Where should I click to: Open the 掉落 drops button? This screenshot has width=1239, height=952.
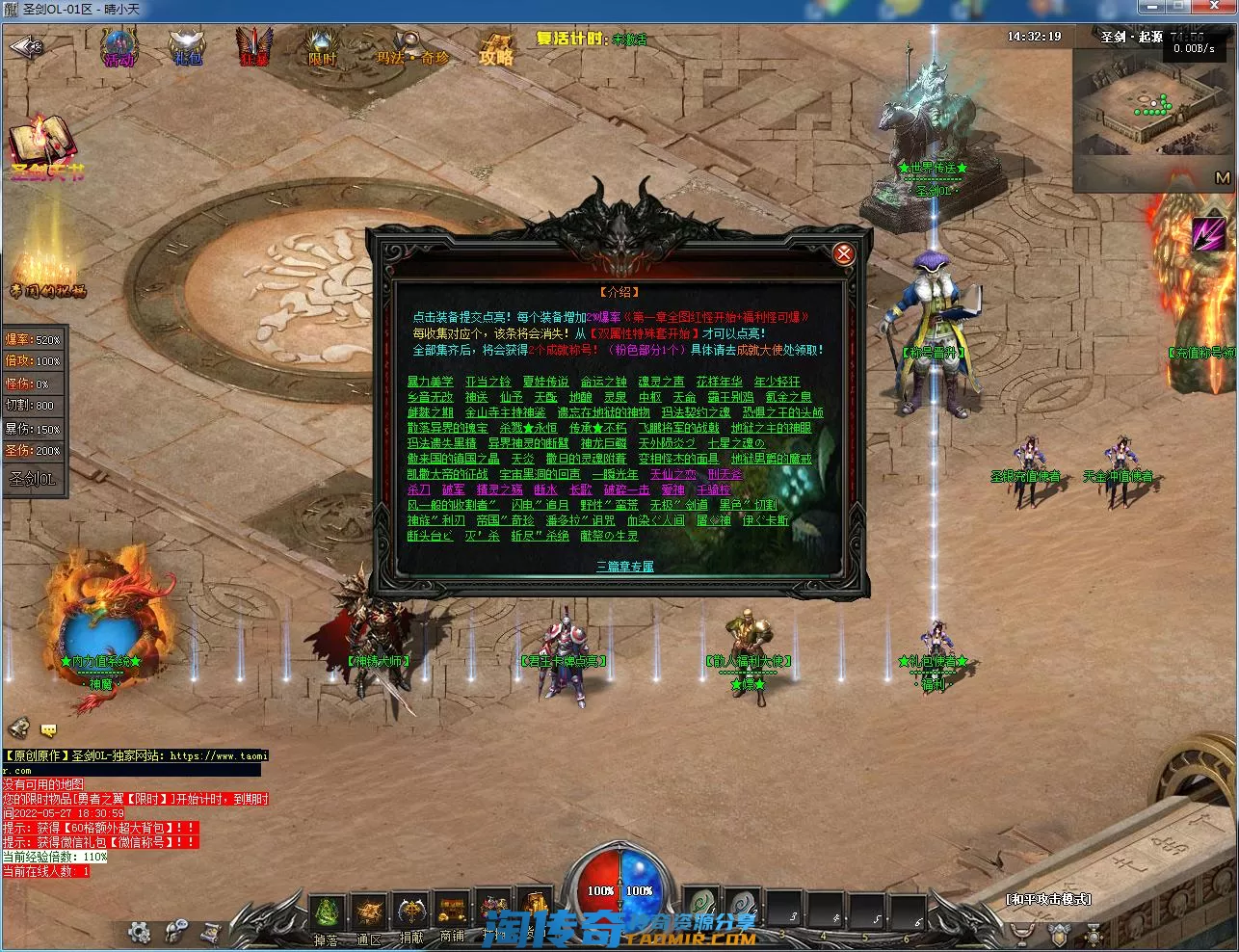(327, 914)
